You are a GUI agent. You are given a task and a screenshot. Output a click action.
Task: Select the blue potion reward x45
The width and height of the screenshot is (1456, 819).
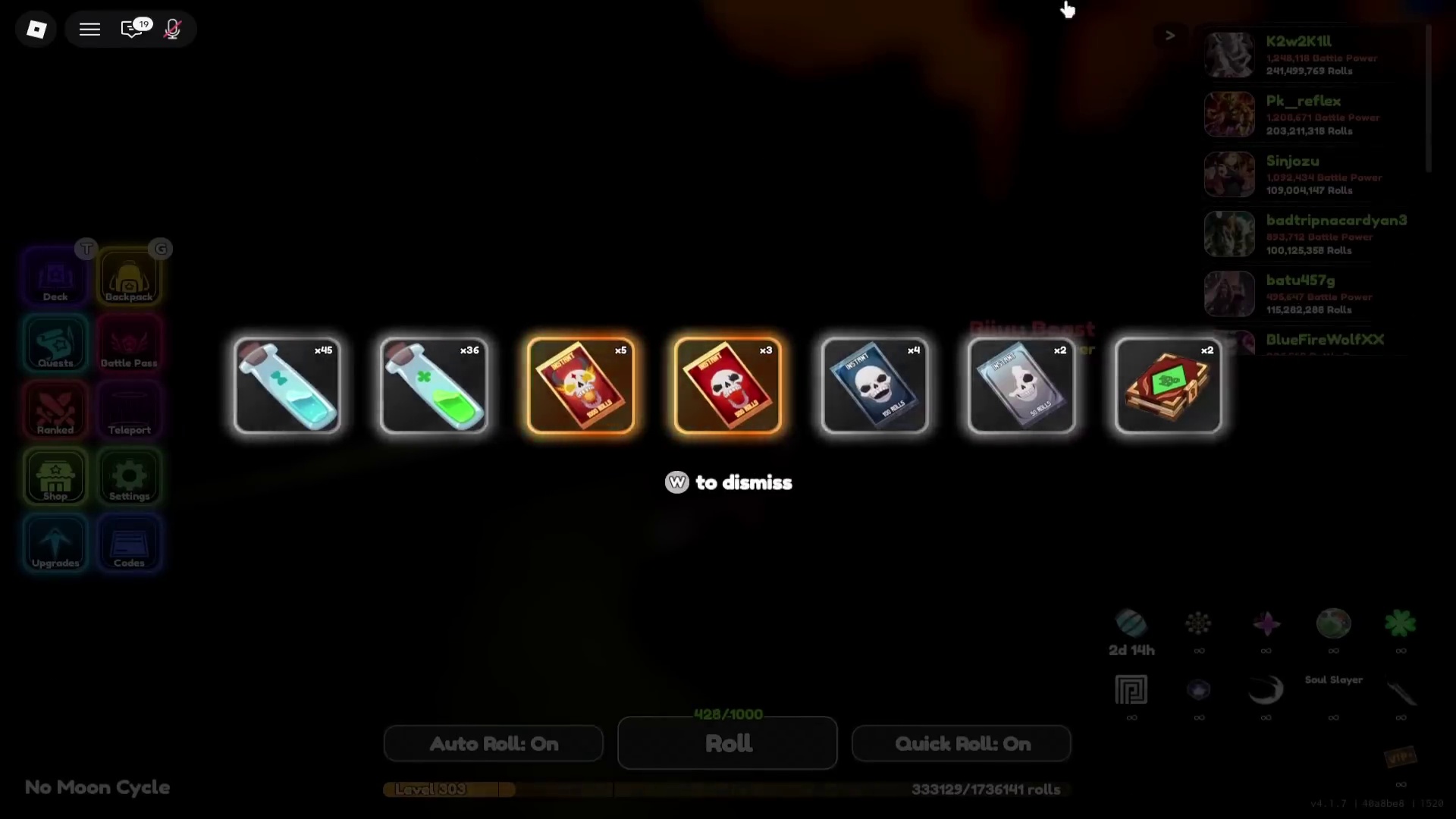click(x=287, y=386)
